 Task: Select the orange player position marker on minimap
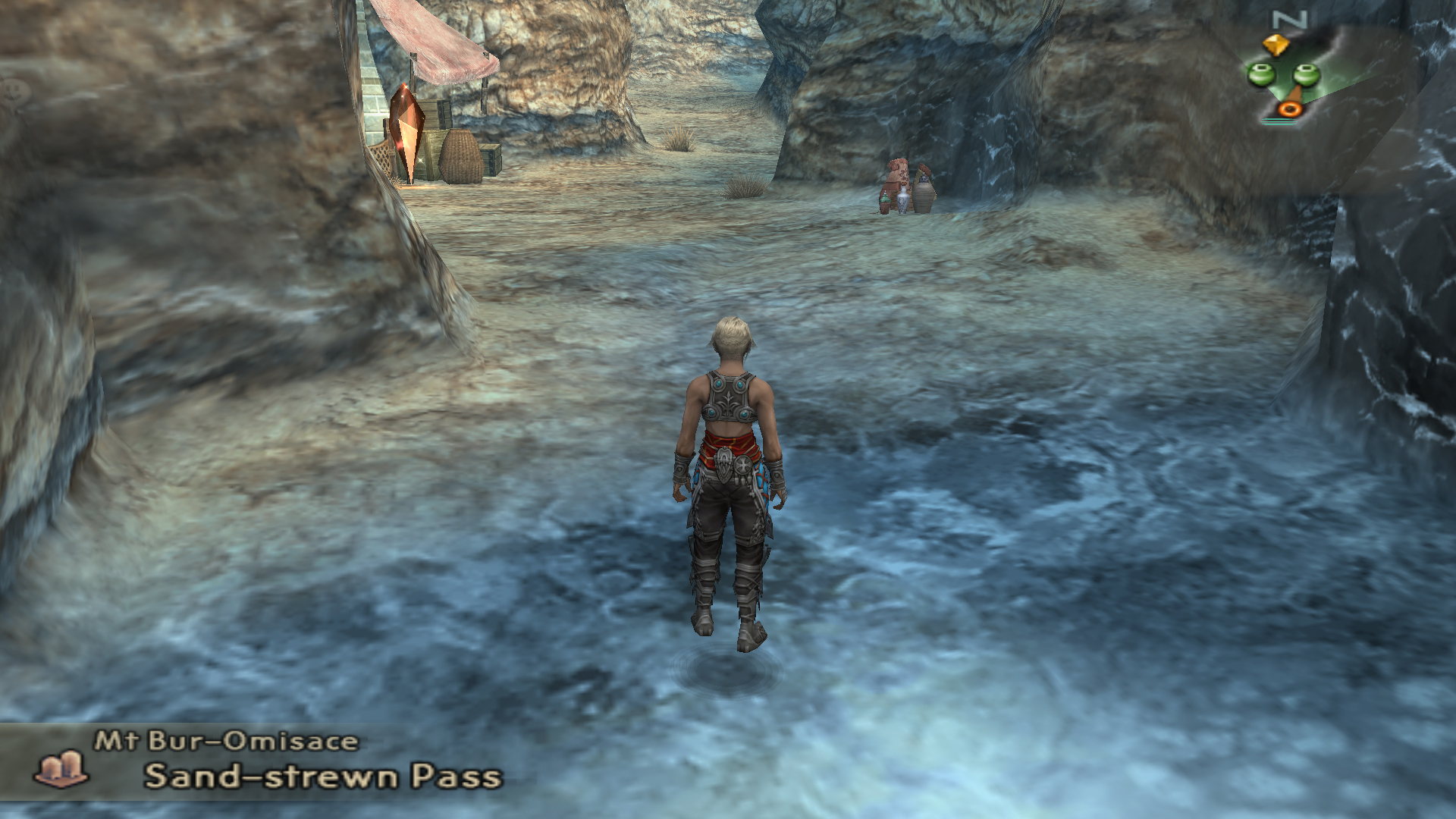point(1288,109)
